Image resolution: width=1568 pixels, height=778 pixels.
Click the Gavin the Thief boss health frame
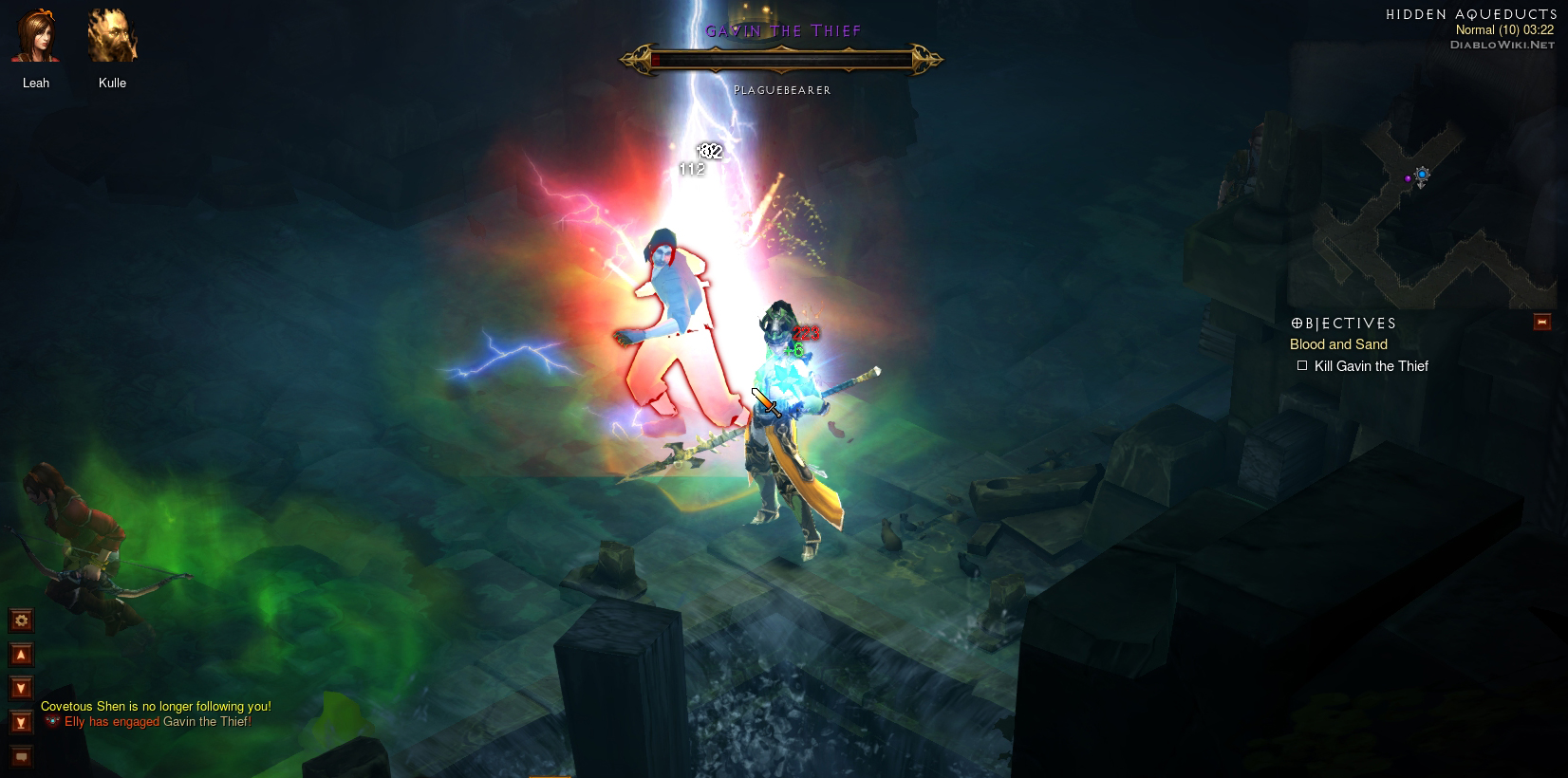click(x=781, y=60)
